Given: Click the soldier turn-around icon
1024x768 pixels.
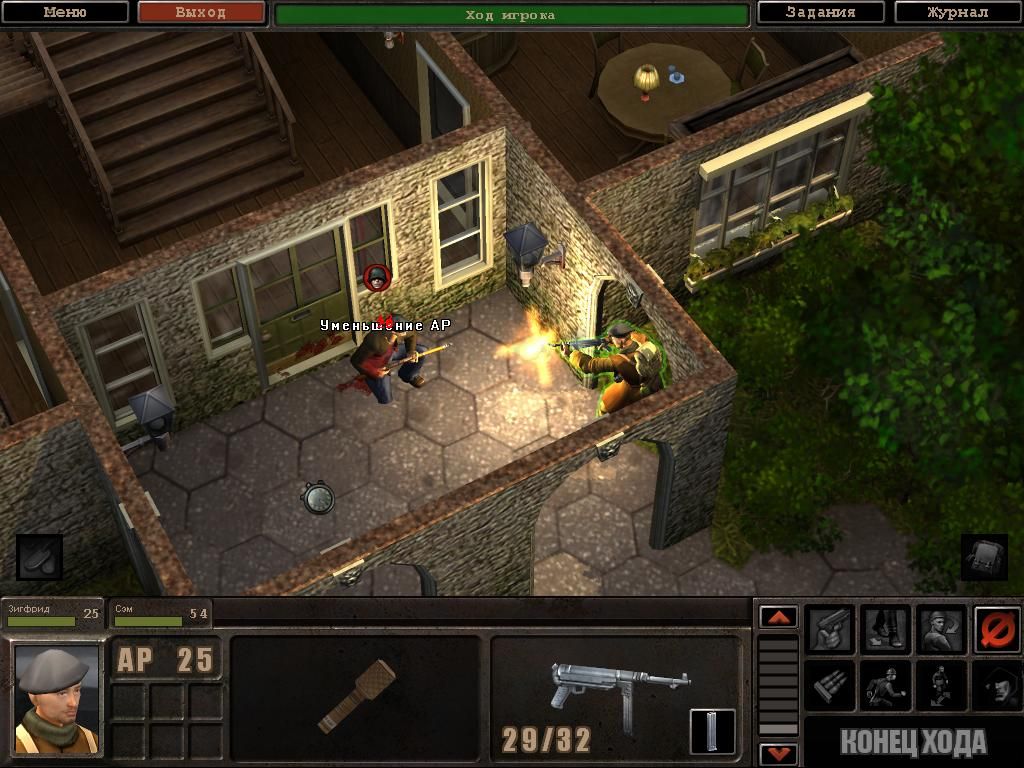Looking at the screenshot, I should pos(942,629).
